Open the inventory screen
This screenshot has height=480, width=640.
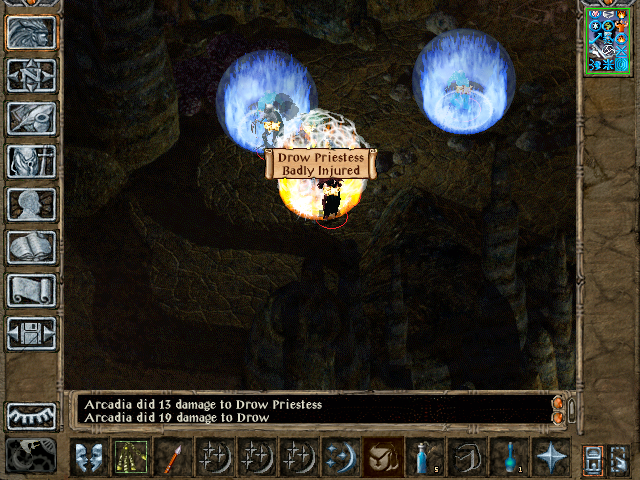tap(31, 161)
